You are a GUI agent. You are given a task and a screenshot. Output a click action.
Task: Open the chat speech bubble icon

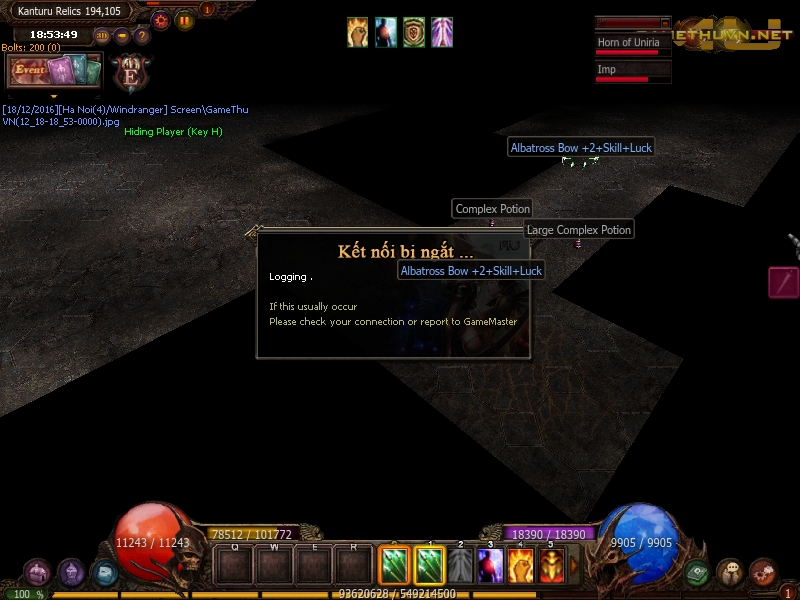pyautogui.click(x=730, y=573)
